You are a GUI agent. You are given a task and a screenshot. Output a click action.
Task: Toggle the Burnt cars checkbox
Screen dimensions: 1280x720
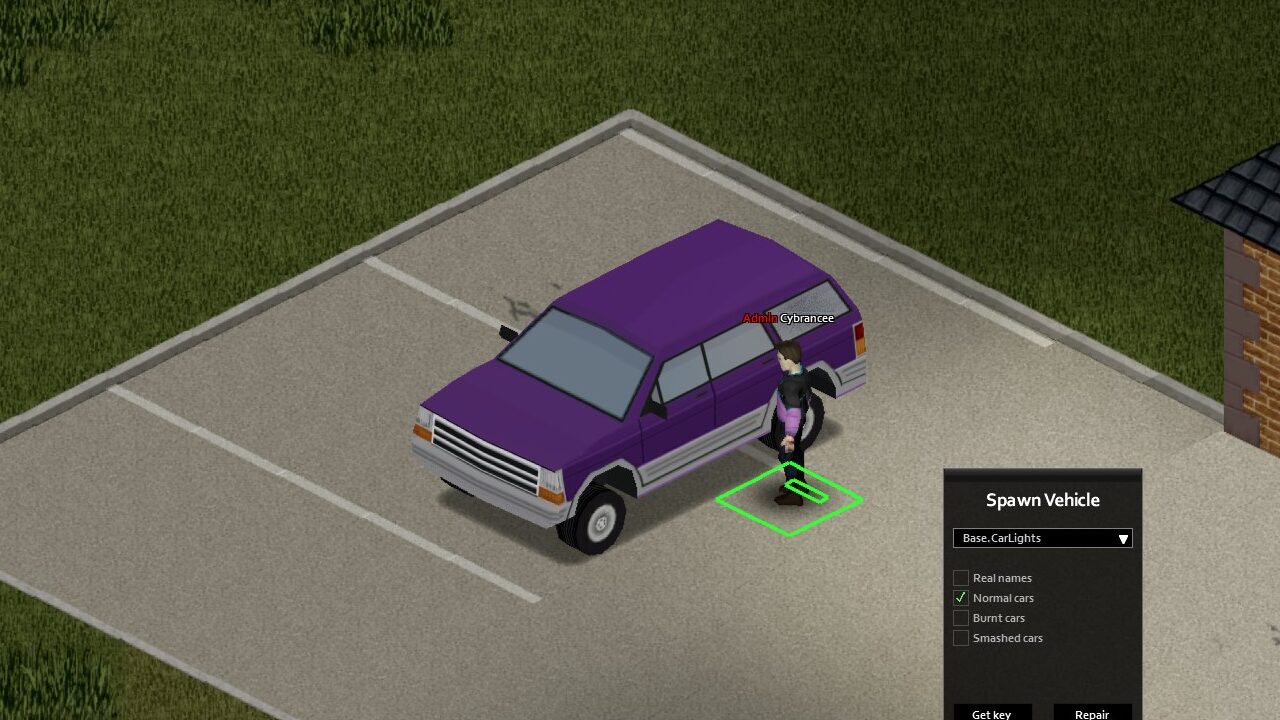961,618
